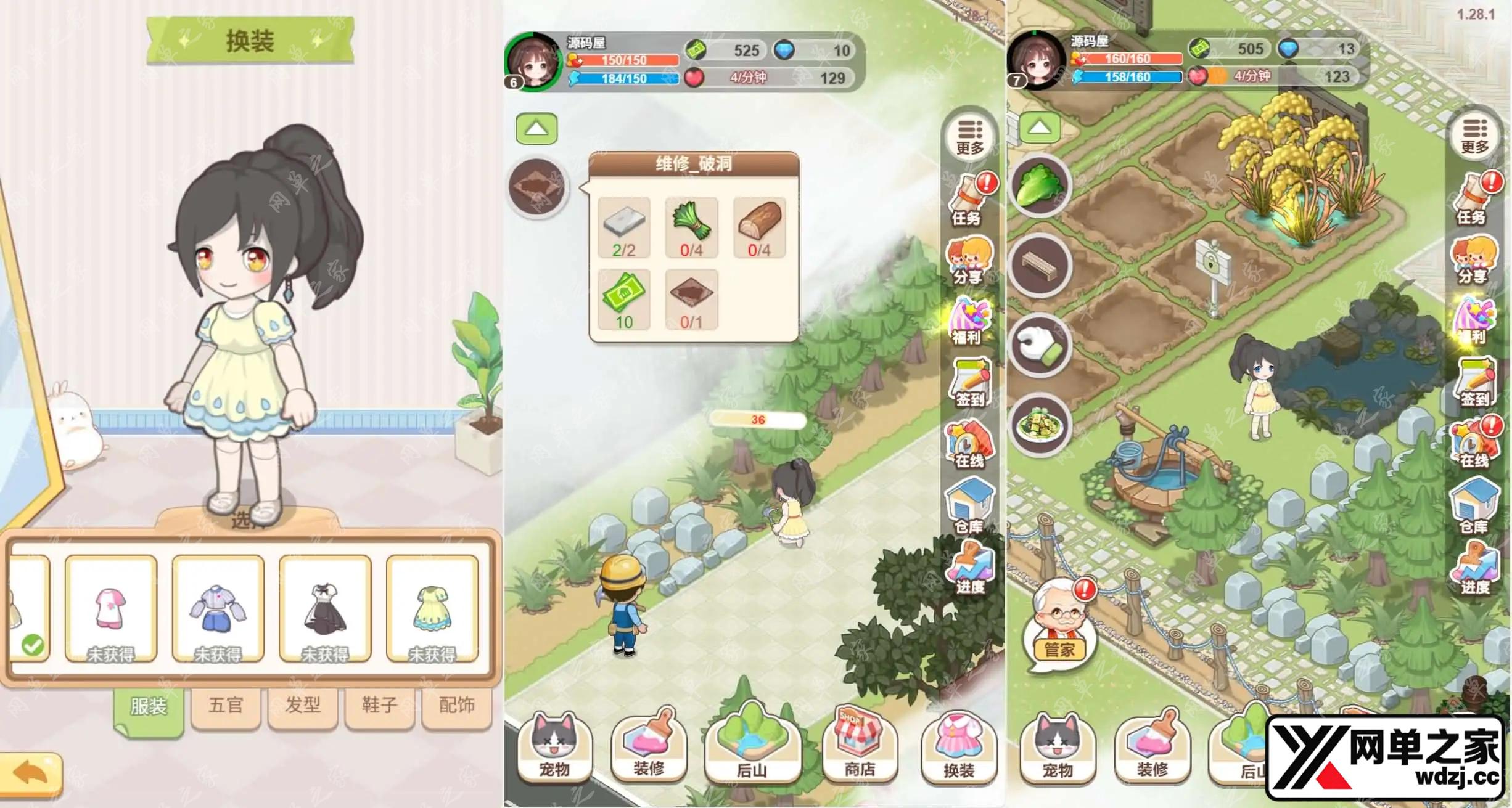The image size is (1512, 808).
Task: Activate the white glove round icon
Action: point(1040,346)
